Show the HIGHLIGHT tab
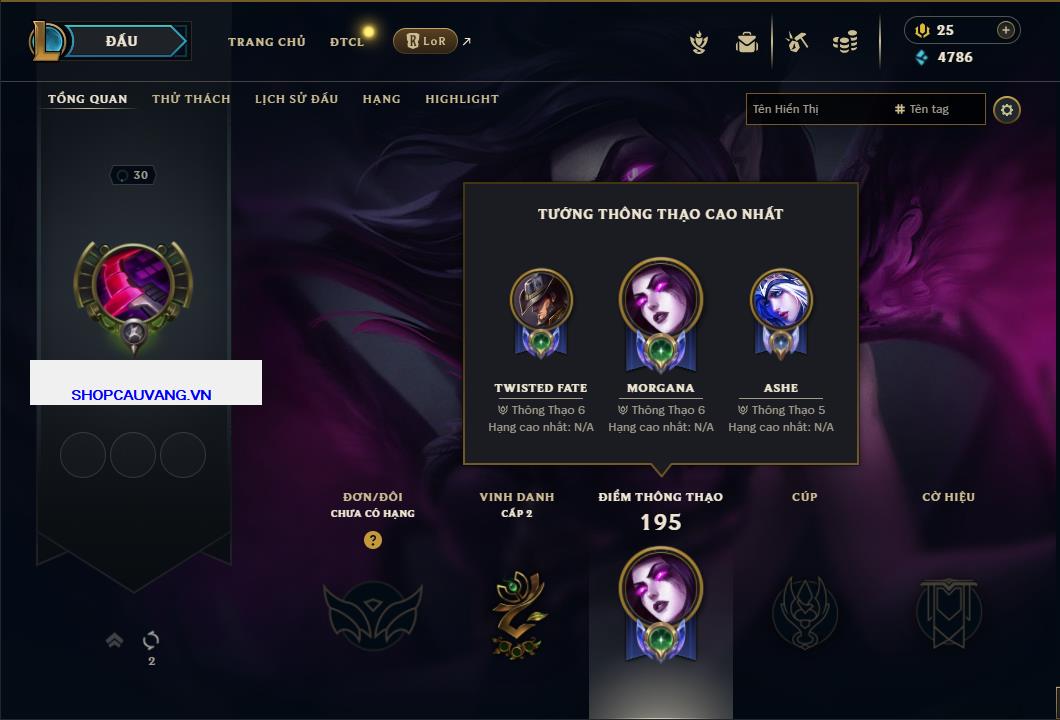Viewport: 1060px width, 720px height. pyautogui.click(x=461, y=99)
